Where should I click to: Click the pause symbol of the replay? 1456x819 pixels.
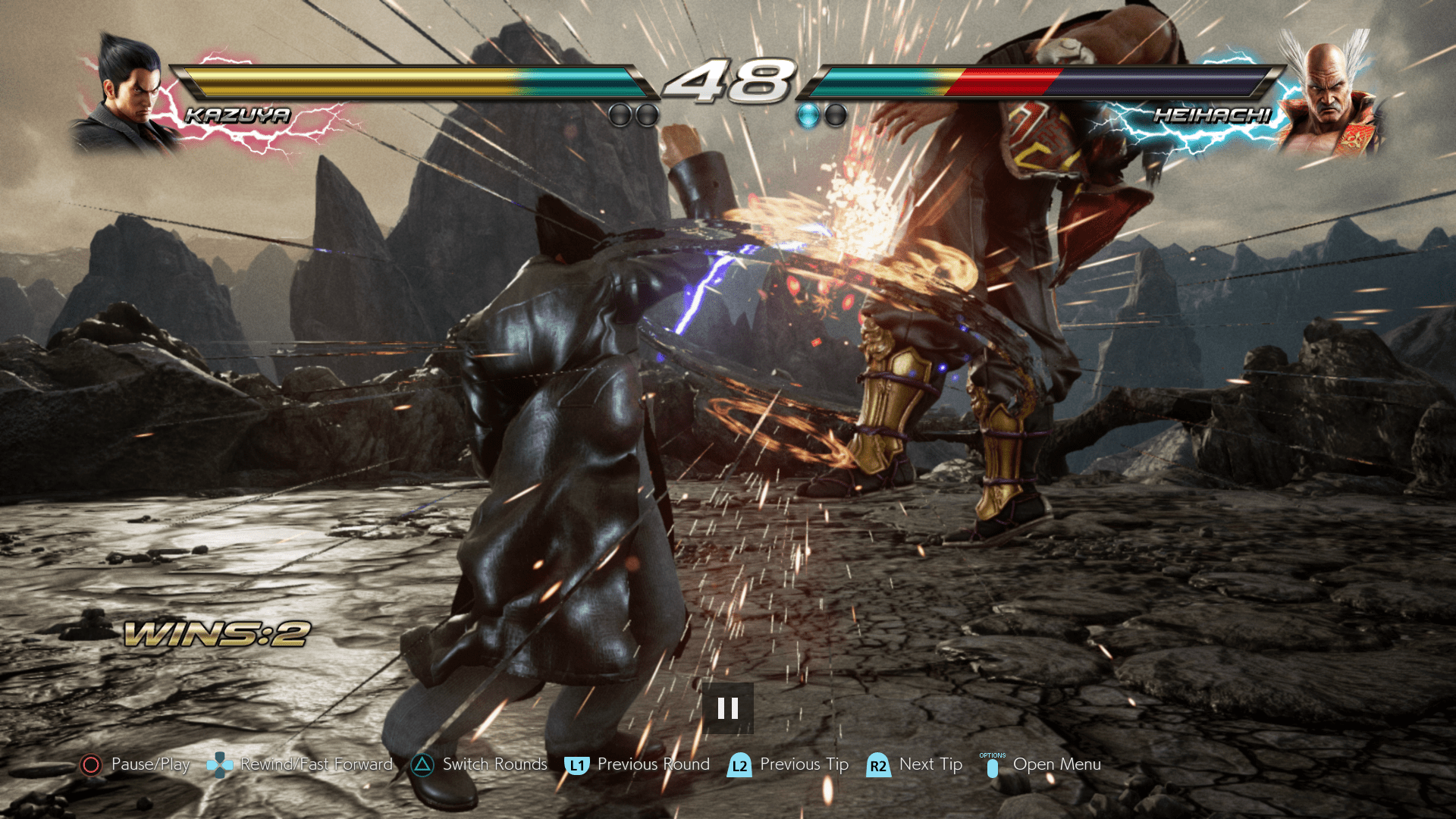727,708
